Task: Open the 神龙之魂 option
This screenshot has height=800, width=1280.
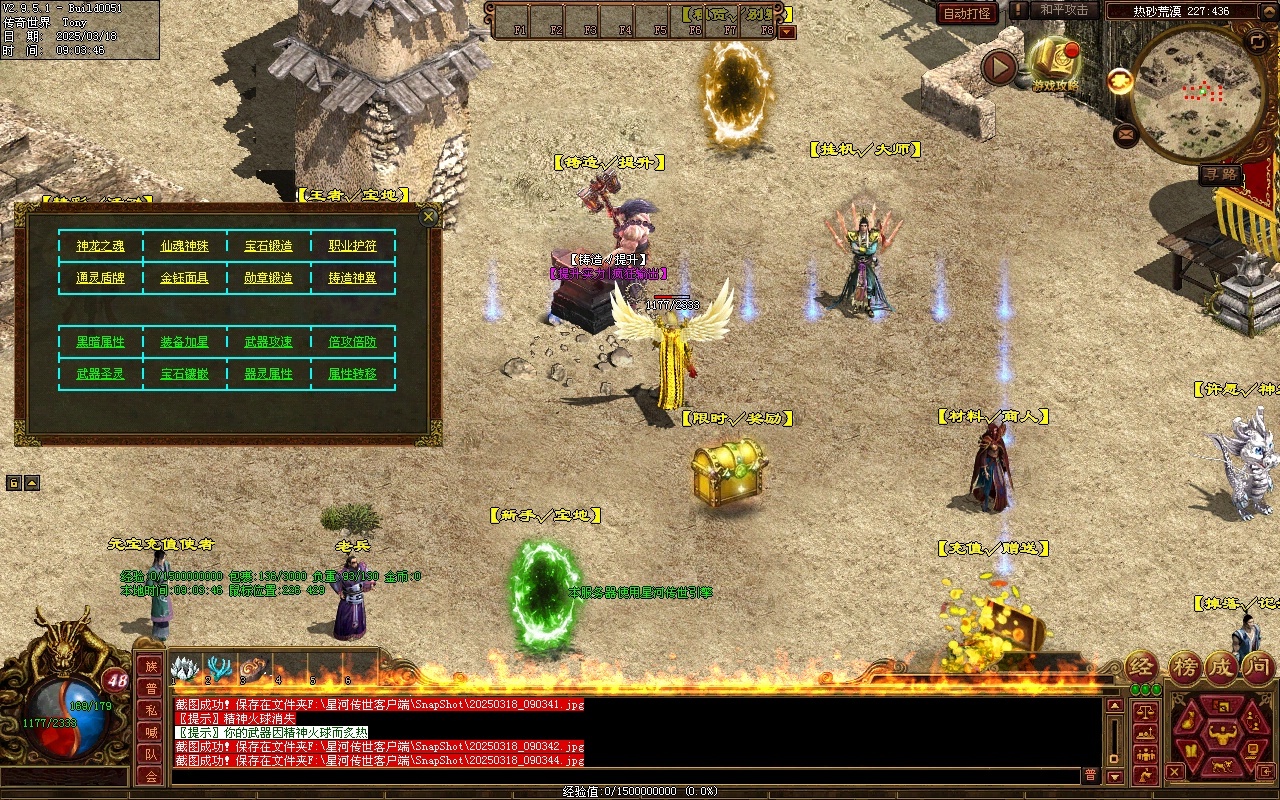Action: (101, 246)
